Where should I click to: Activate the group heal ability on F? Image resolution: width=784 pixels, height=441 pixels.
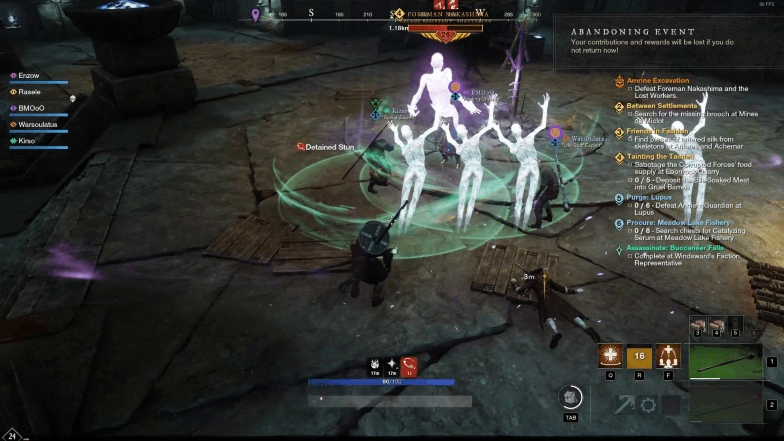pyautogui.click(x=670, y=356)
